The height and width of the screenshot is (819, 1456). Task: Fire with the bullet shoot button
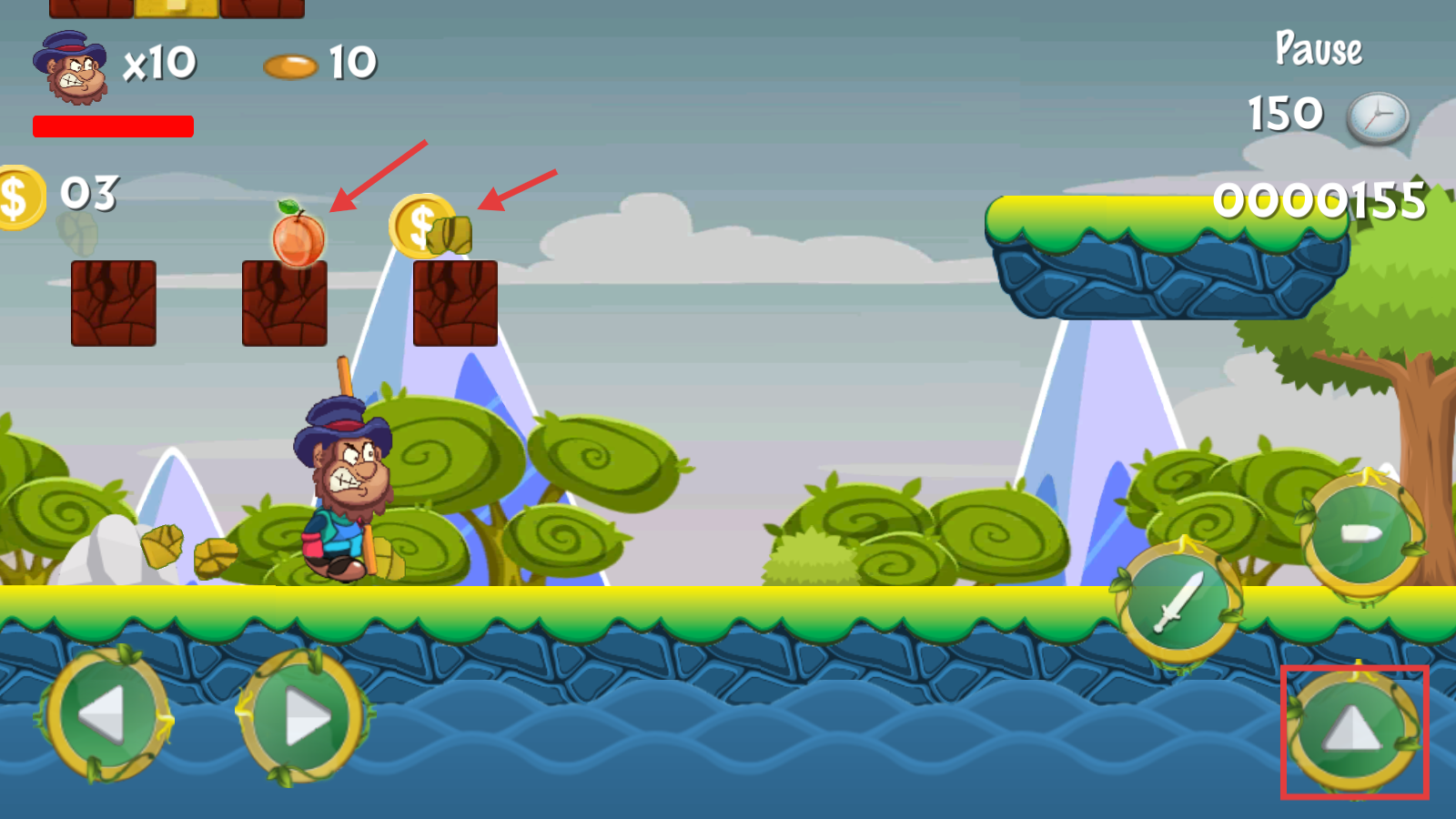(1362, 533)
